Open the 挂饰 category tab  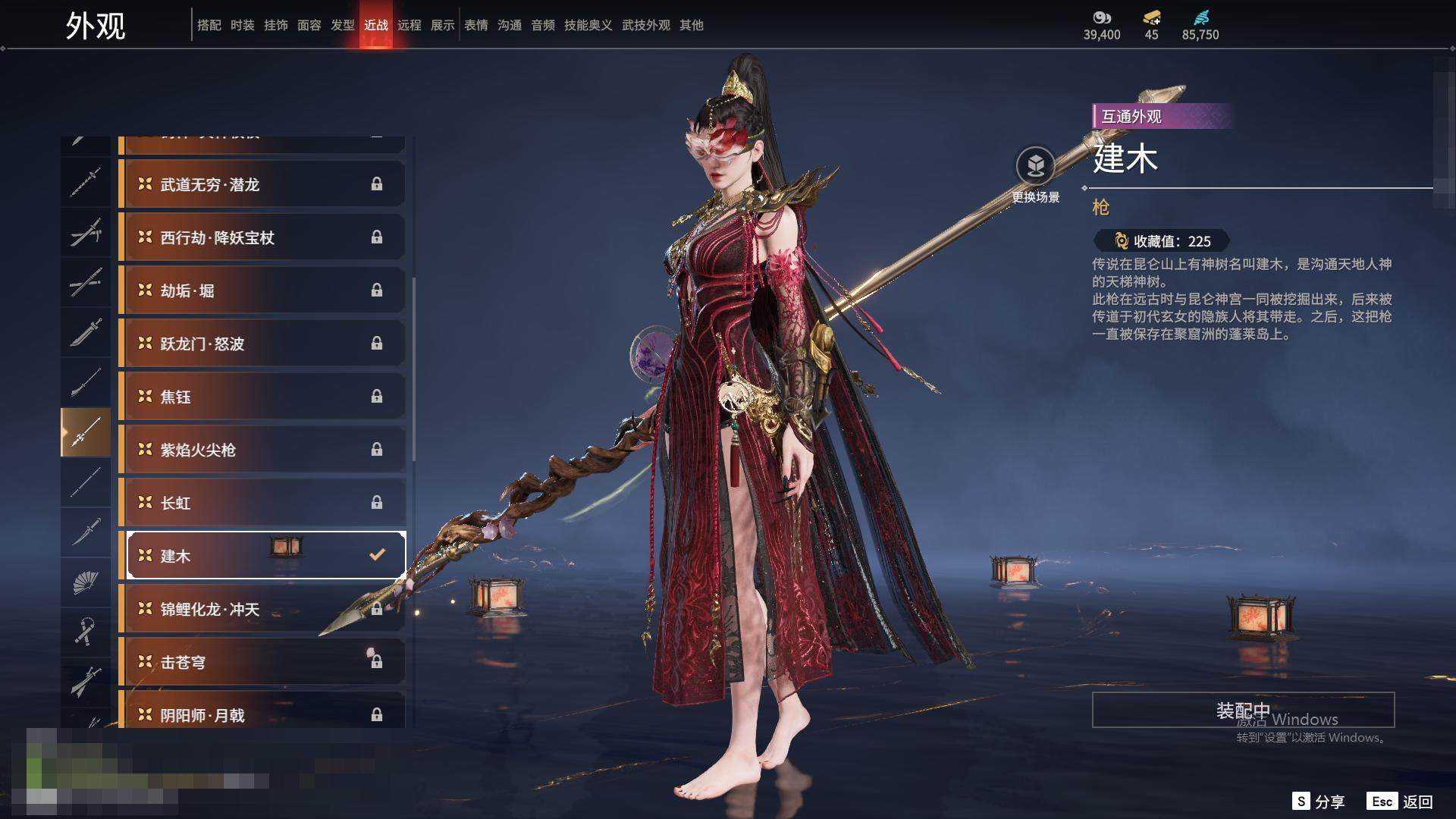click(x=276, y=25)
